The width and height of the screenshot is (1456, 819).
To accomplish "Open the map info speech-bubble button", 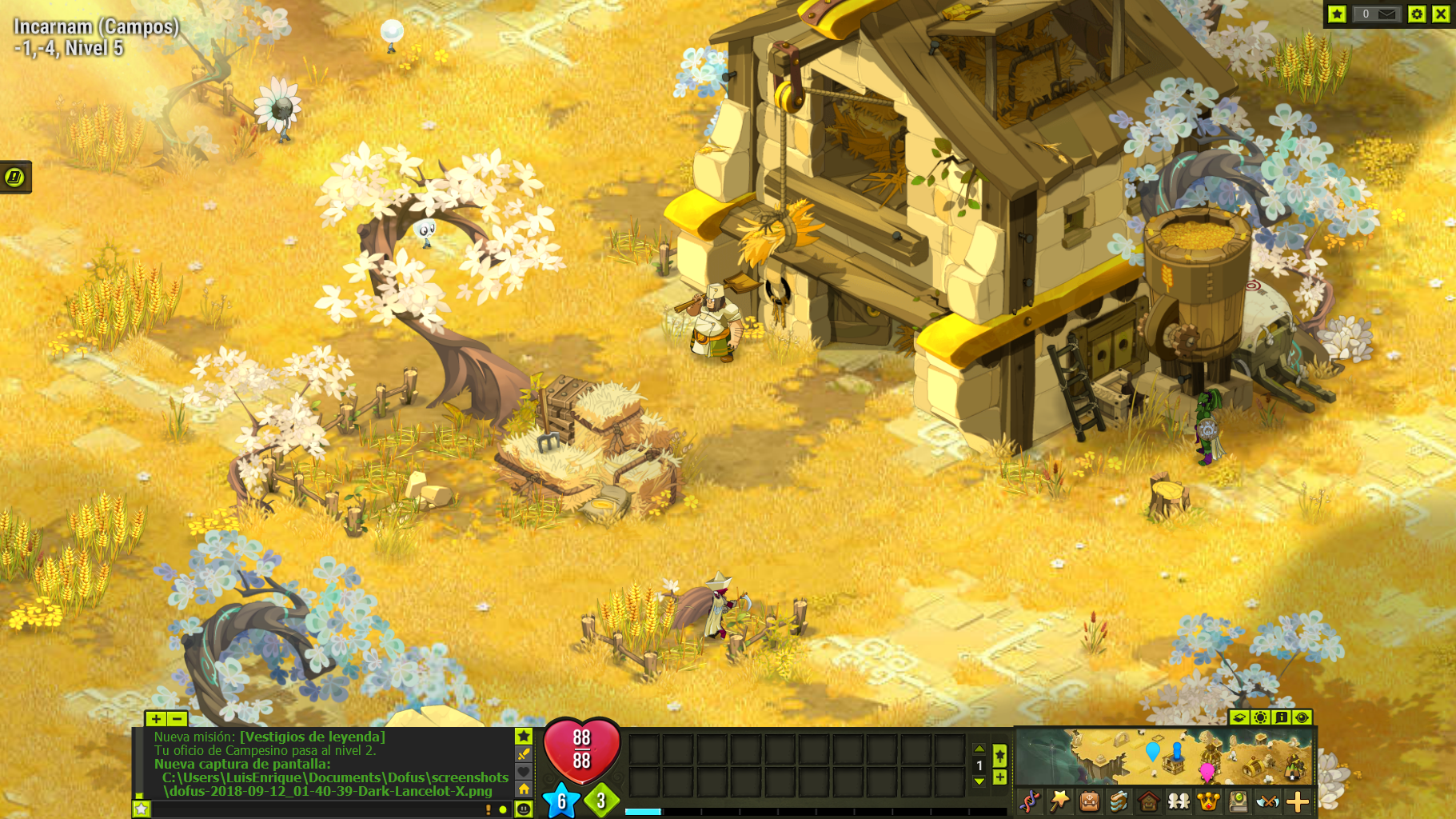I will 1281,717.
